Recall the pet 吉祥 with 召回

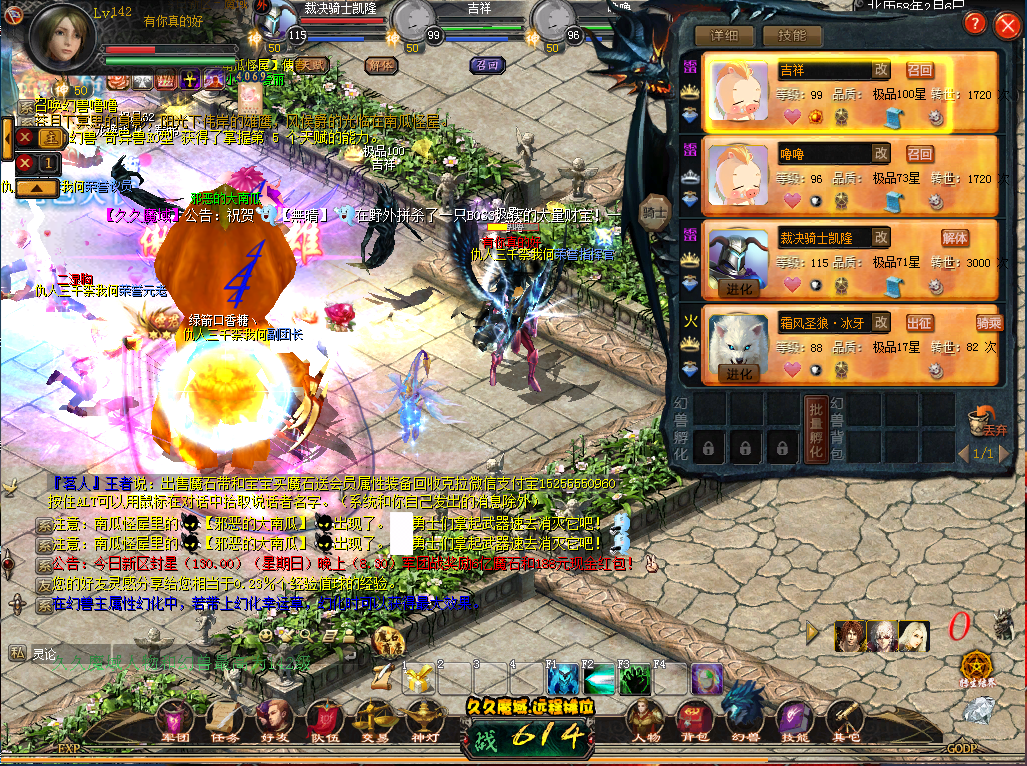coord(919,70)
